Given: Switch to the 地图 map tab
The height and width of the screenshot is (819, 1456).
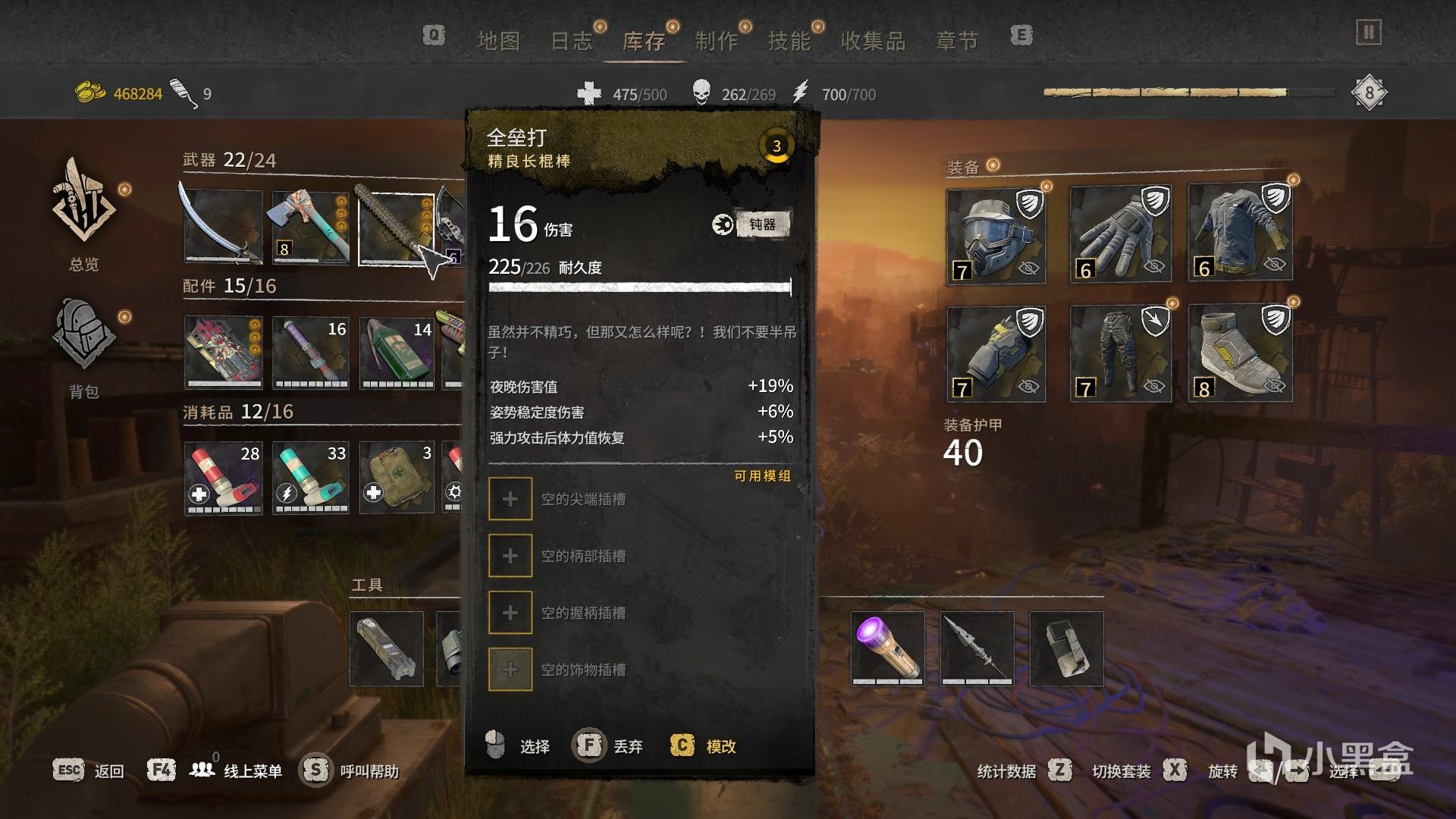Looking at the screenshot, I should click(x=498, y=41).
